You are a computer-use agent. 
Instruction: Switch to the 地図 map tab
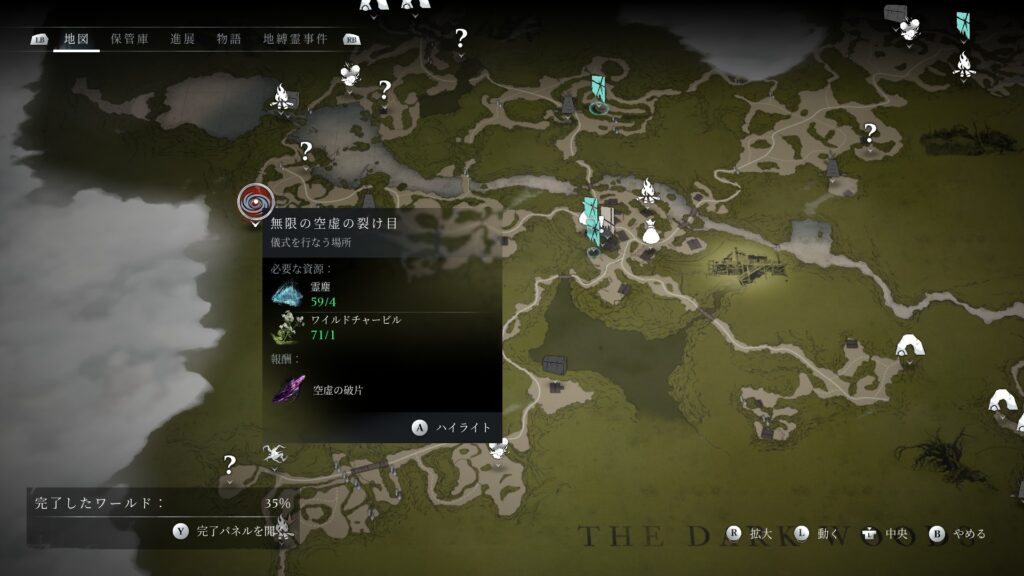(76, 39)
